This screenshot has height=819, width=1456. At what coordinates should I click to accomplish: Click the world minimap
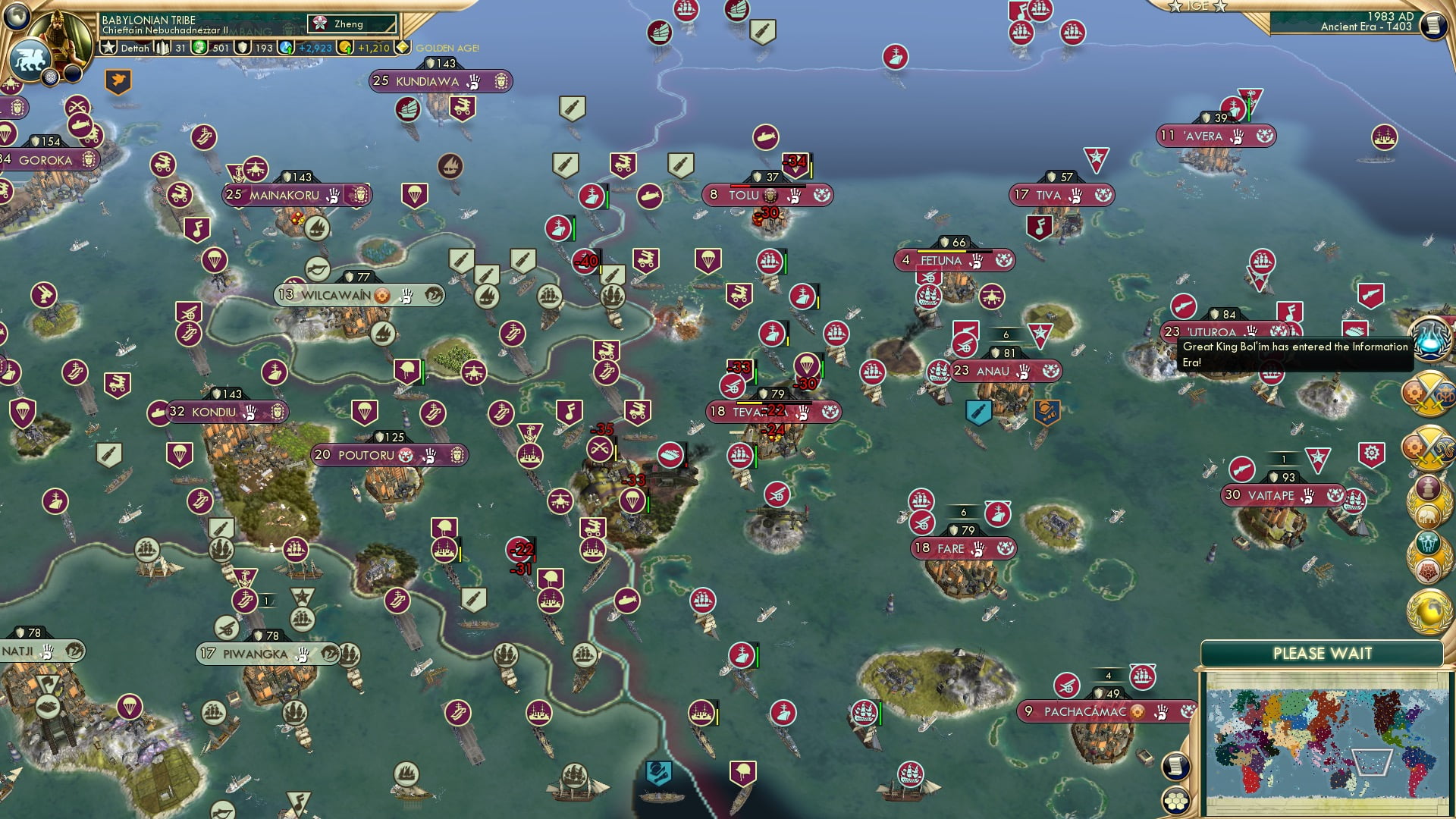pyautogui.click(x=1323, y=742)
